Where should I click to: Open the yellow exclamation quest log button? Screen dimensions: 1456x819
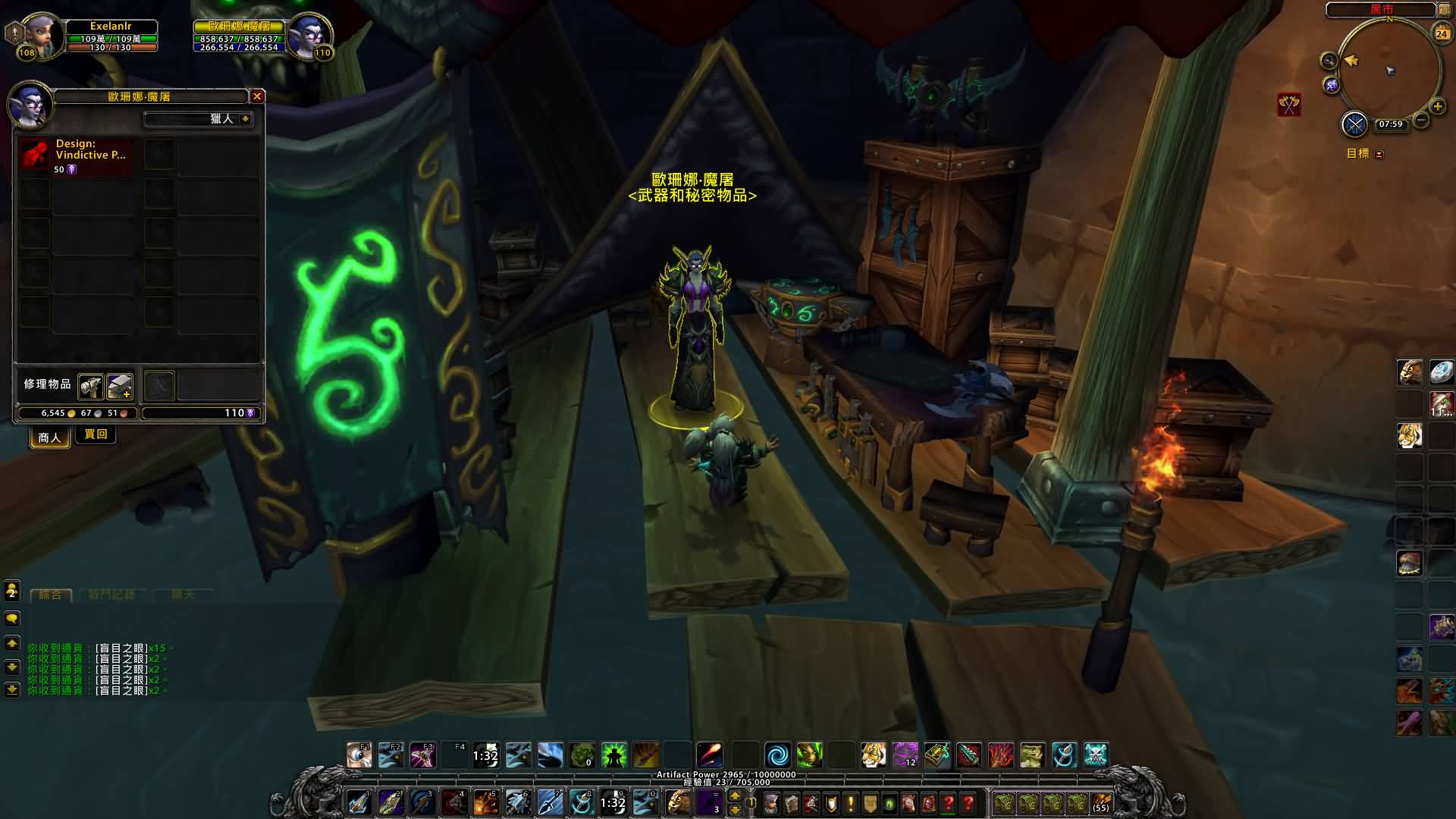click(851, 802)
